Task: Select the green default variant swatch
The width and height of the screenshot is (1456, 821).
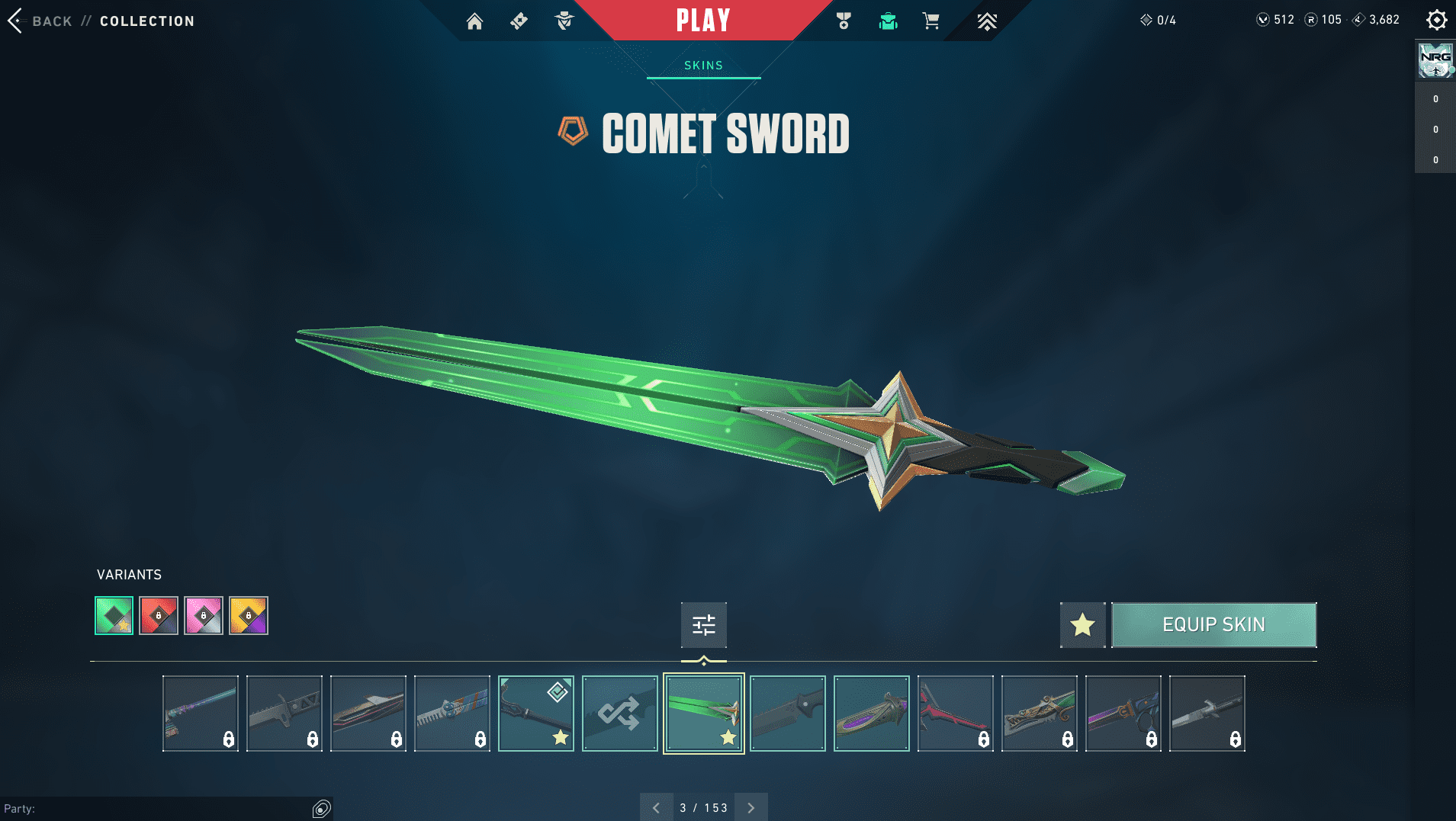Action: [x=114, y=615]
